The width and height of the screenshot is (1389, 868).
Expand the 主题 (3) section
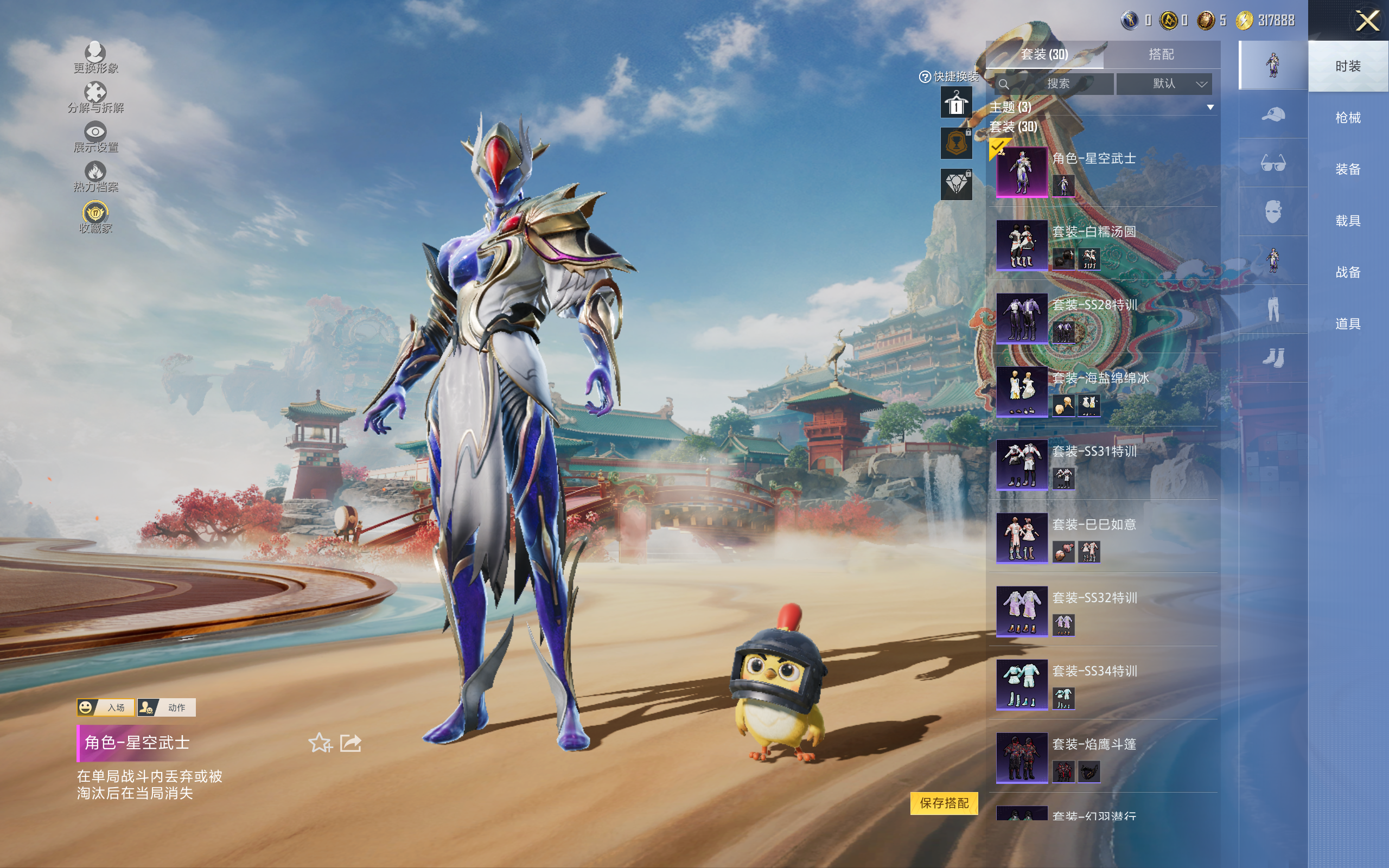(x=1210, y=107)
